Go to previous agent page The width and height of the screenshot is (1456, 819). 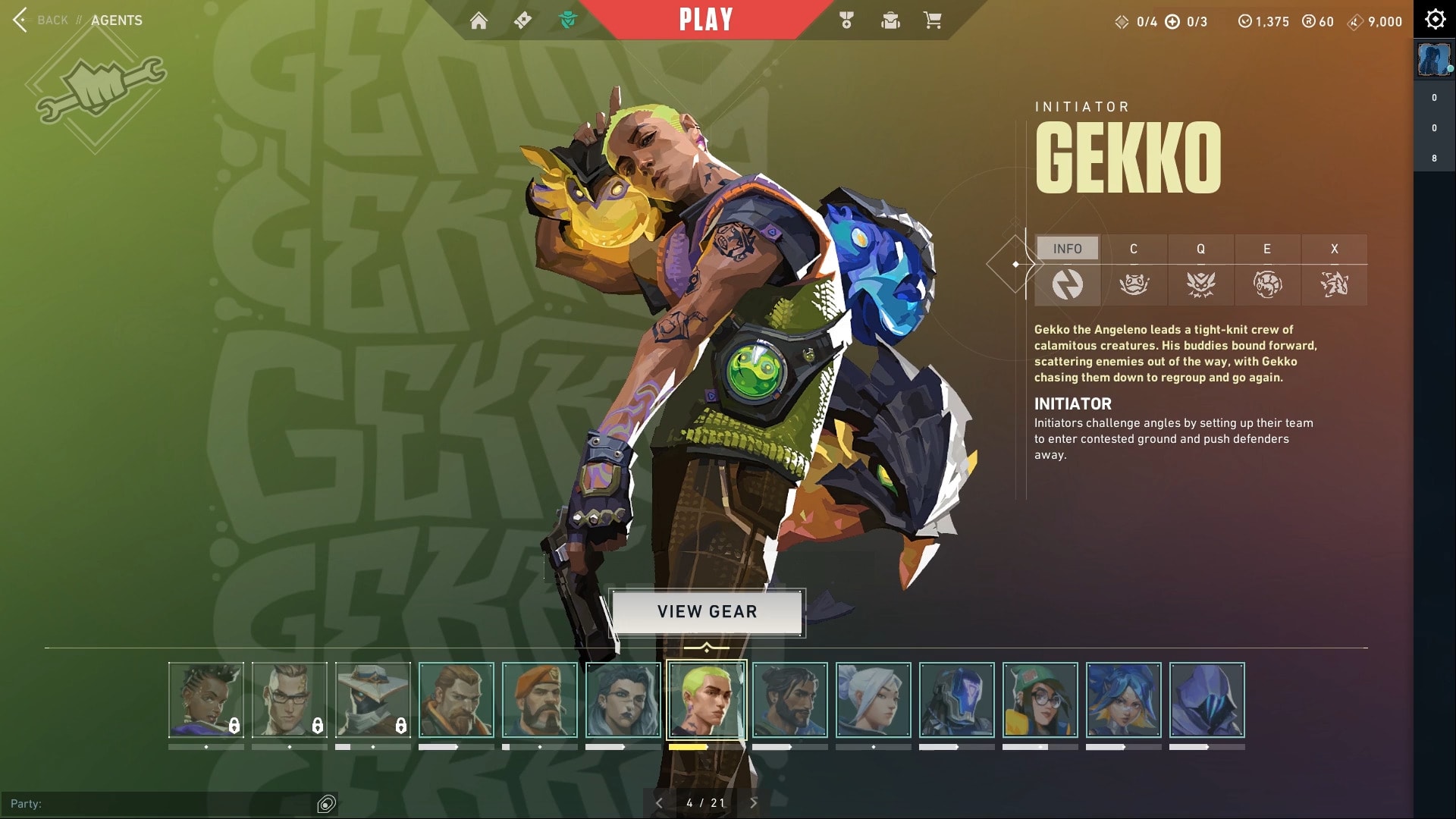(659, 802)
